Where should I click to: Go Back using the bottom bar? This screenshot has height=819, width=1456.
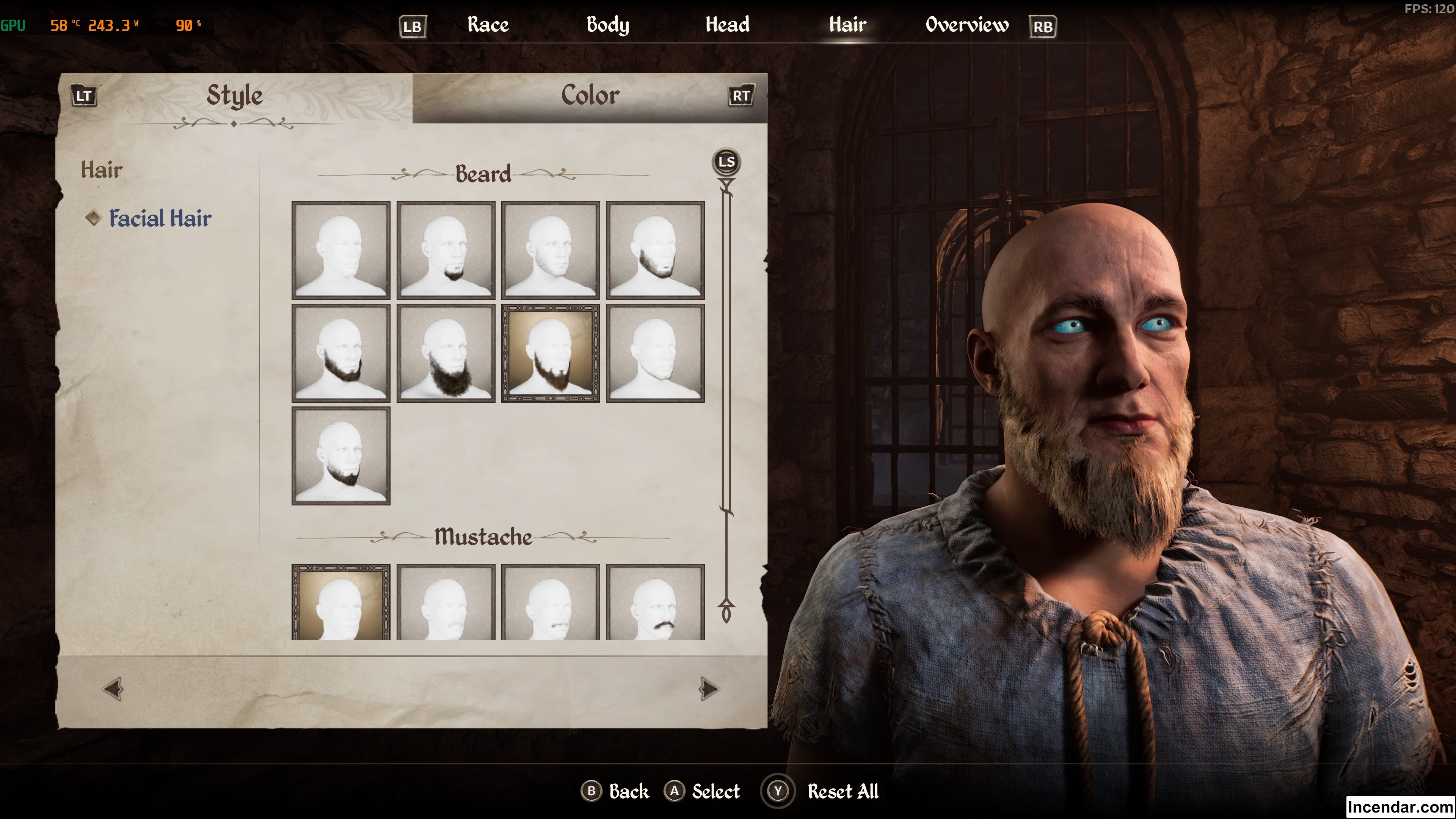pos(628,791)
